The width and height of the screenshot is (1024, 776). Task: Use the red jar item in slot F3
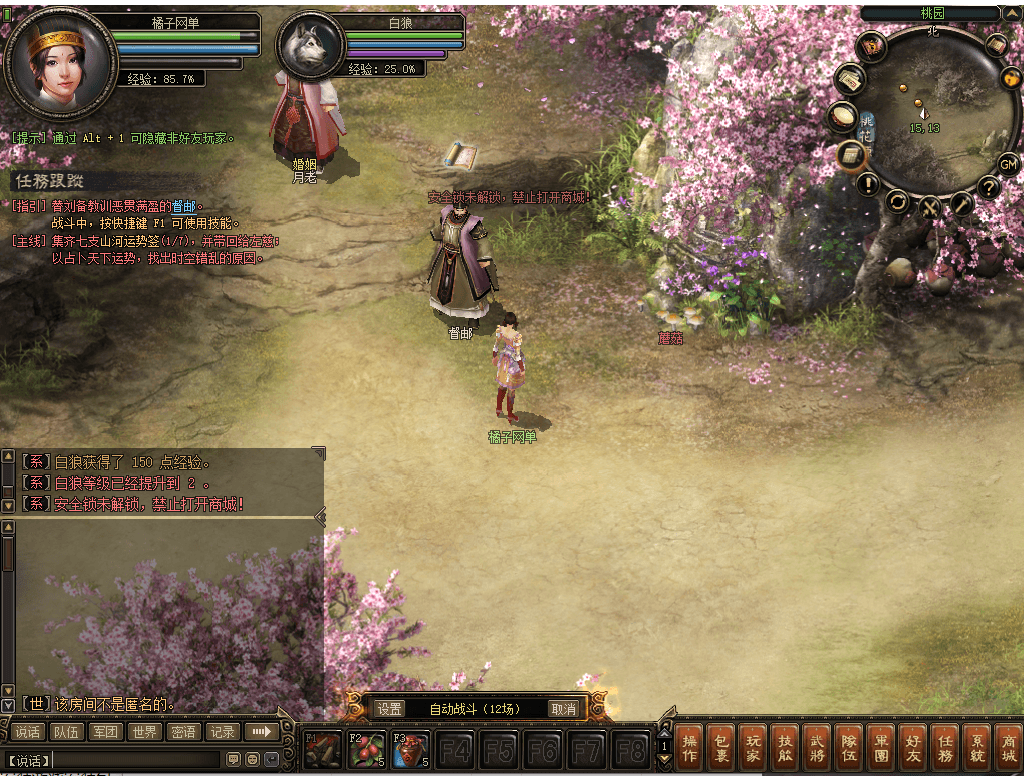(x=411, y=750)
